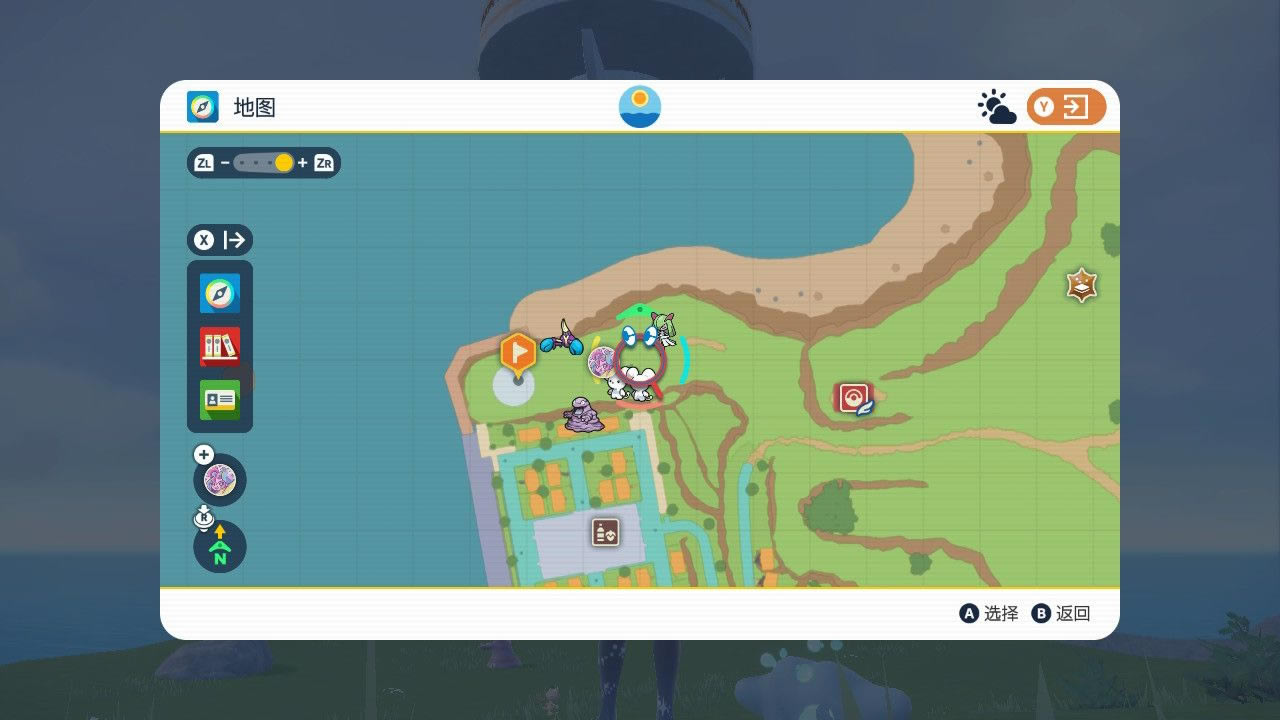
Task: Click the yellow knob on the zoom slider
Action: click(x=284, y=163)
